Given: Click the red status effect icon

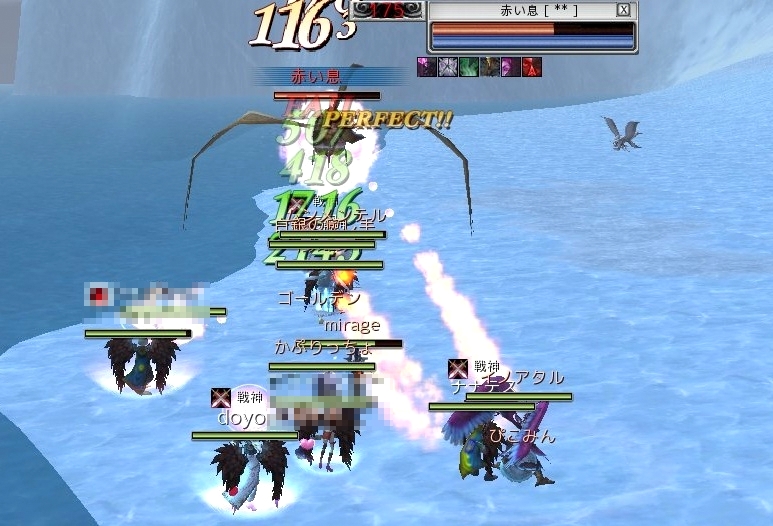Looking at the screenshot, I should click(x=531, y=67).
